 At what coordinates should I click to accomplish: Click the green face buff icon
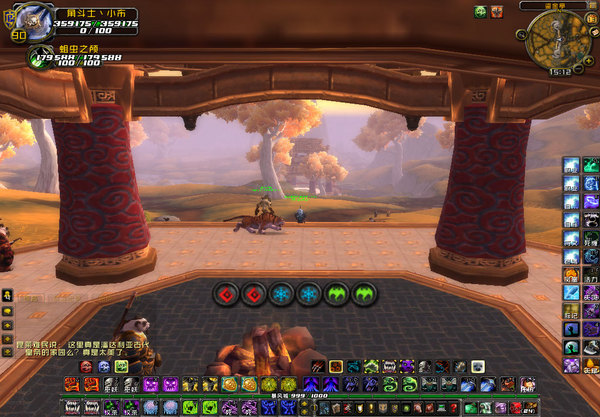[x=480, y=11]
